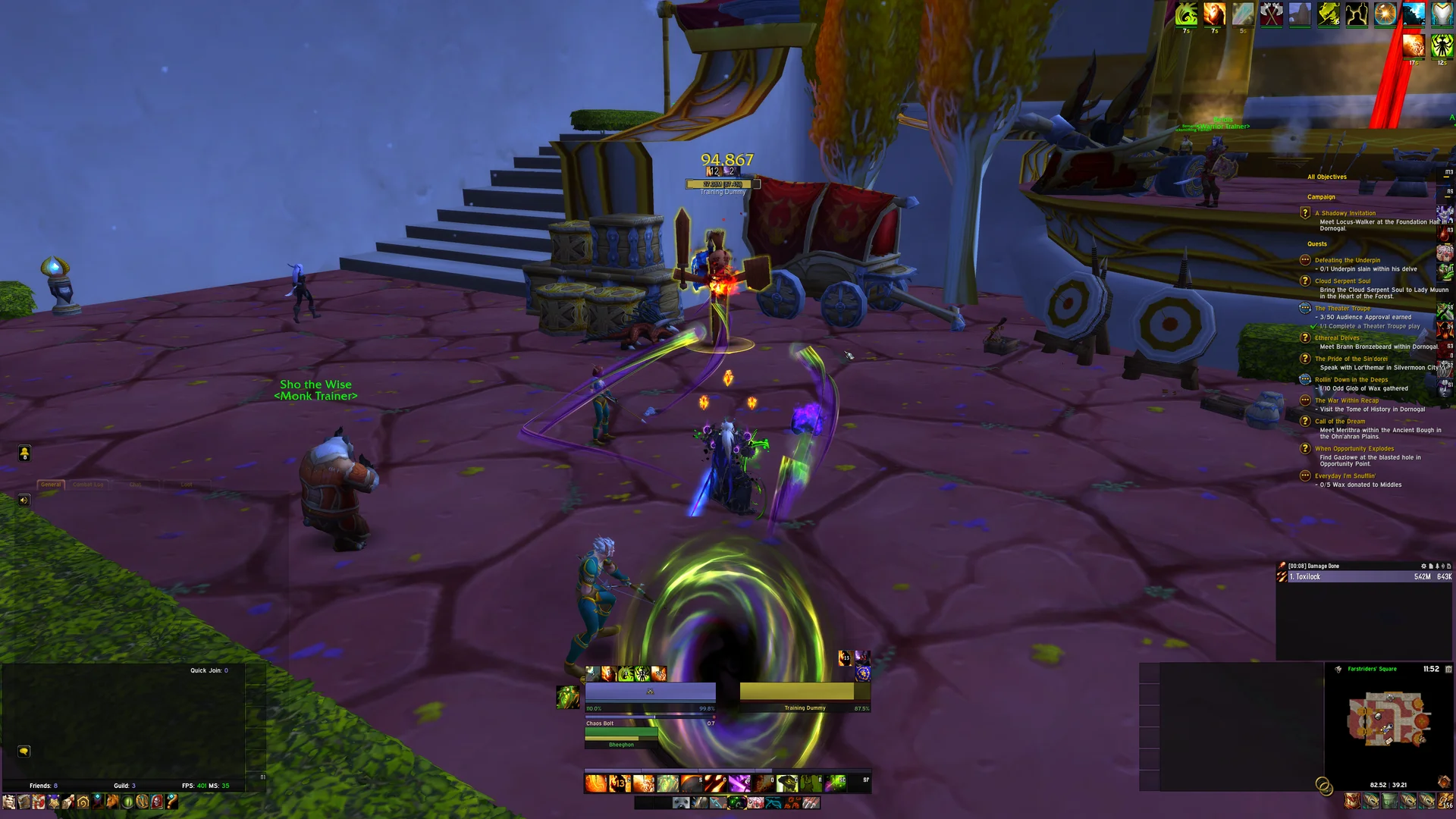Open the Details meter settings gear icon
Screen dimensions: 1456x819
click(x=1423, y=566)
